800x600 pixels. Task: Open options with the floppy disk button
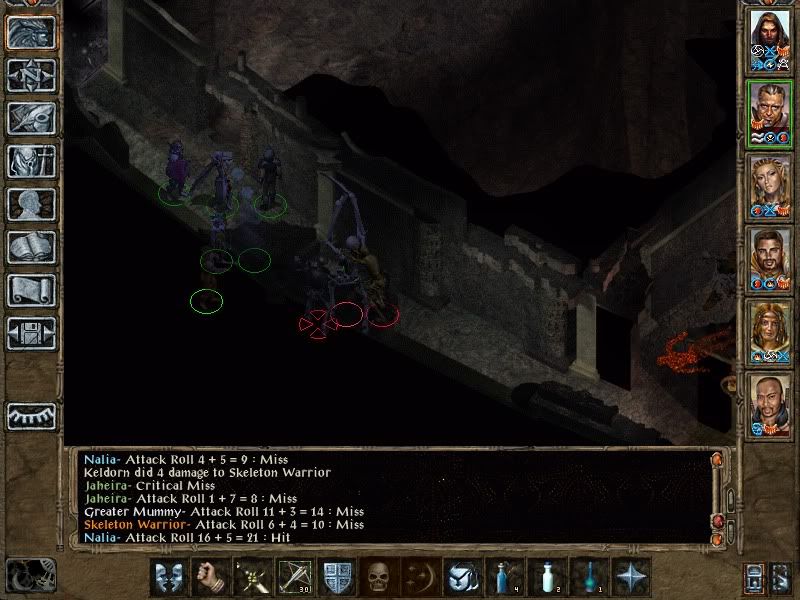pyautogui.click(x=30, y=332)
